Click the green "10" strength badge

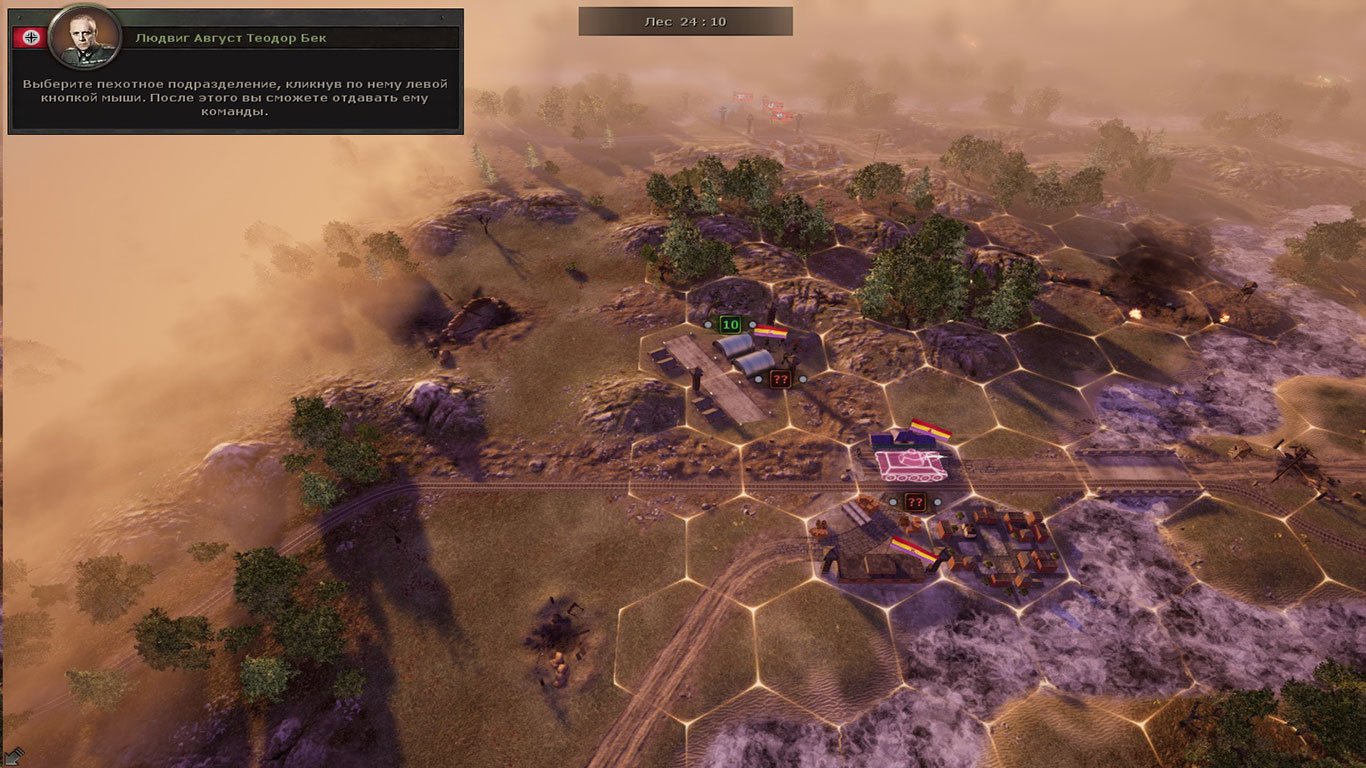click(729, 324)
